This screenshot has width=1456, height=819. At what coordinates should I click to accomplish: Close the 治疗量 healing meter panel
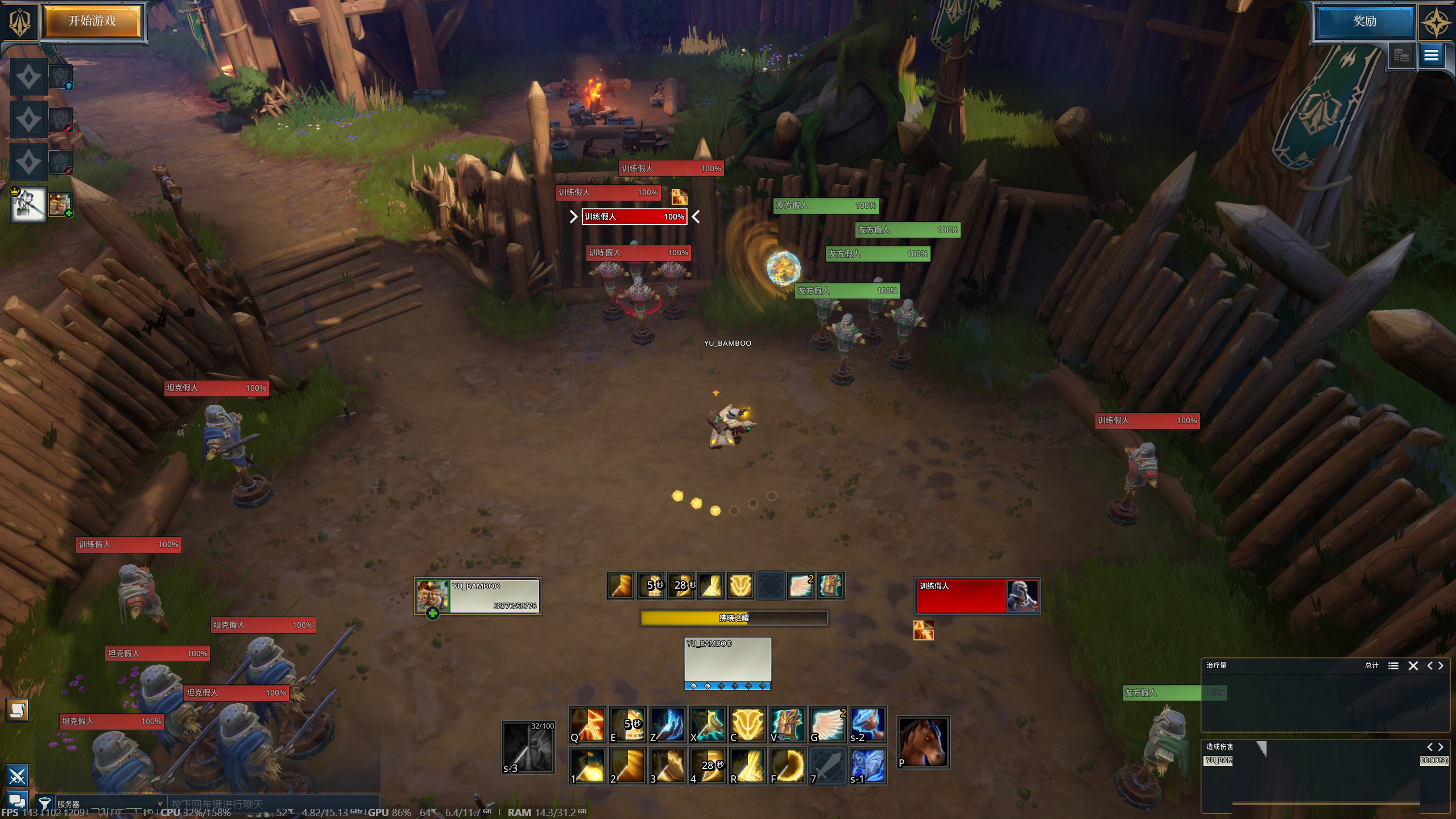(1413, 665)
